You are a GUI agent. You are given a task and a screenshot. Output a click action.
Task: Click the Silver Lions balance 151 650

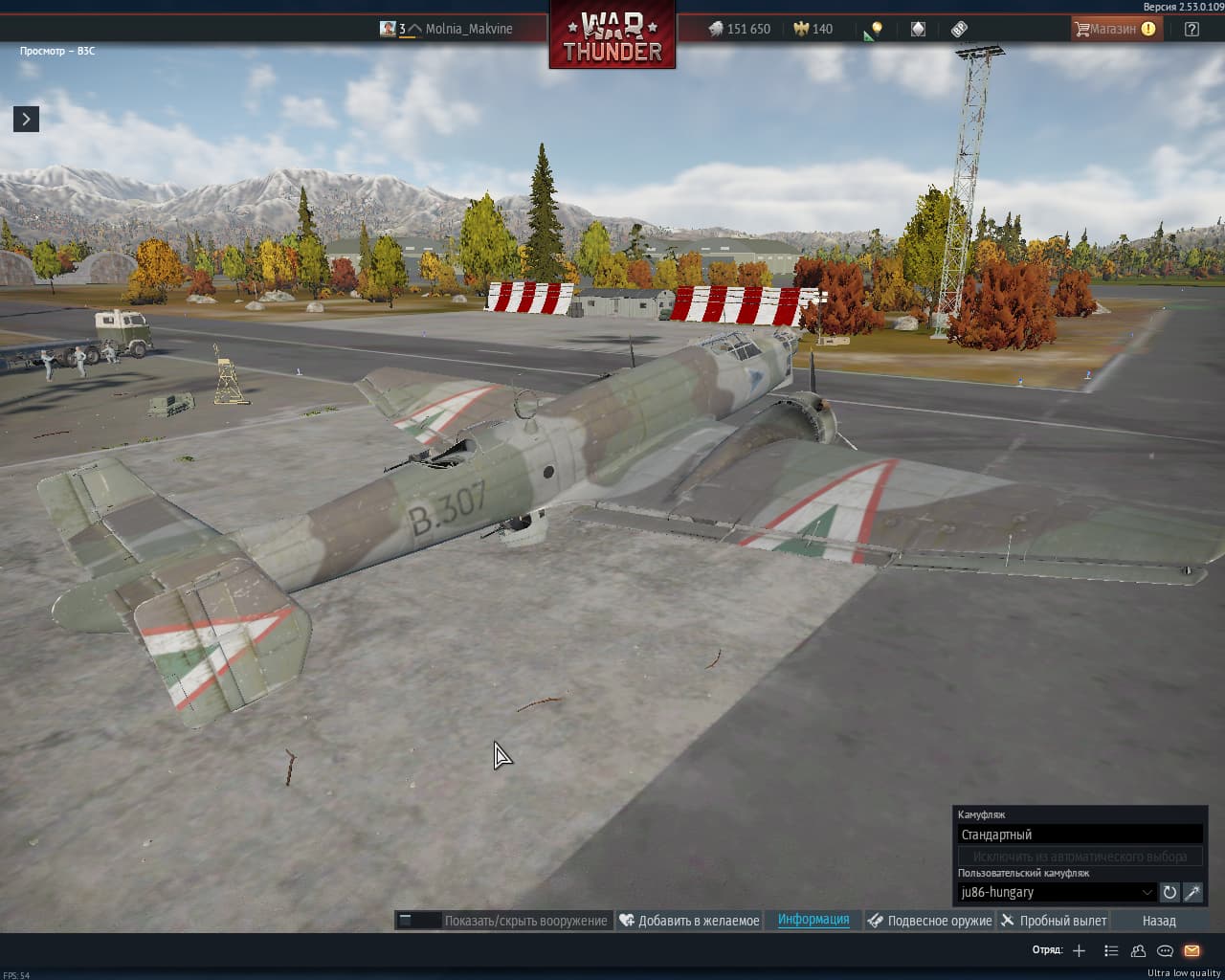[x=739, y=29]
